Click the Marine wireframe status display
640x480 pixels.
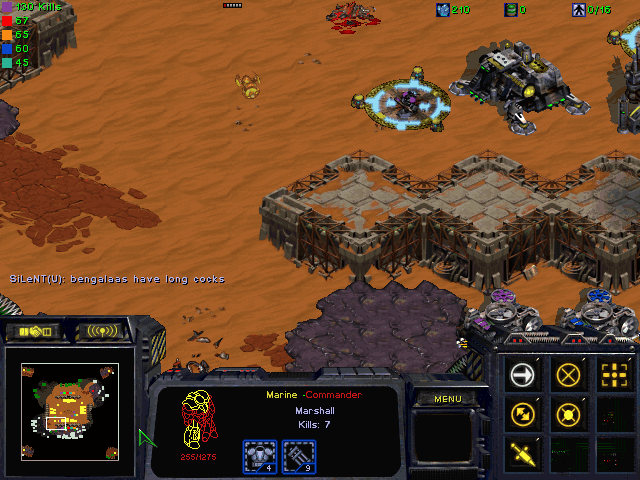tap(196, 421)
